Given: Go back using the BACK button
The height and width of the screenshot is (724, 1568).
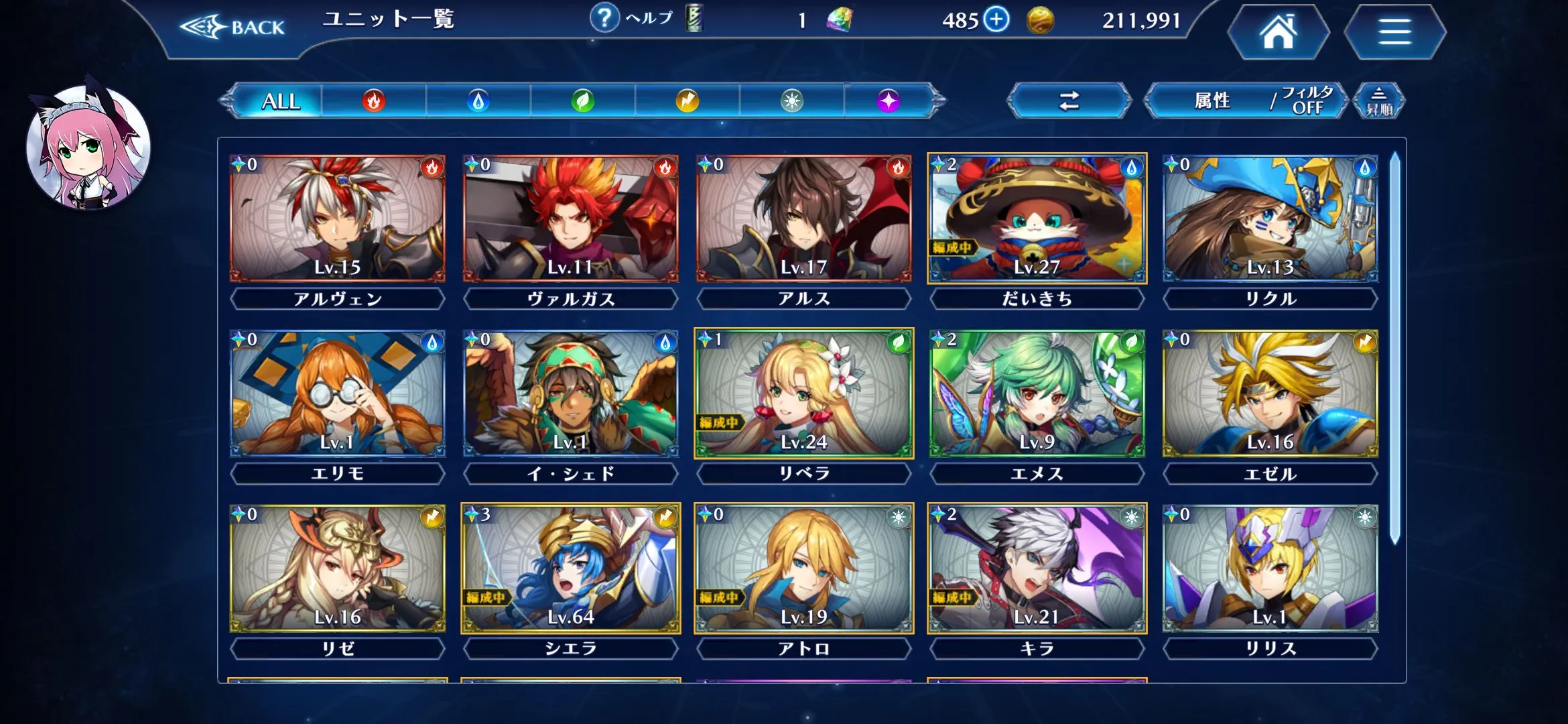Looking at the screenshot, I should 233,27.
